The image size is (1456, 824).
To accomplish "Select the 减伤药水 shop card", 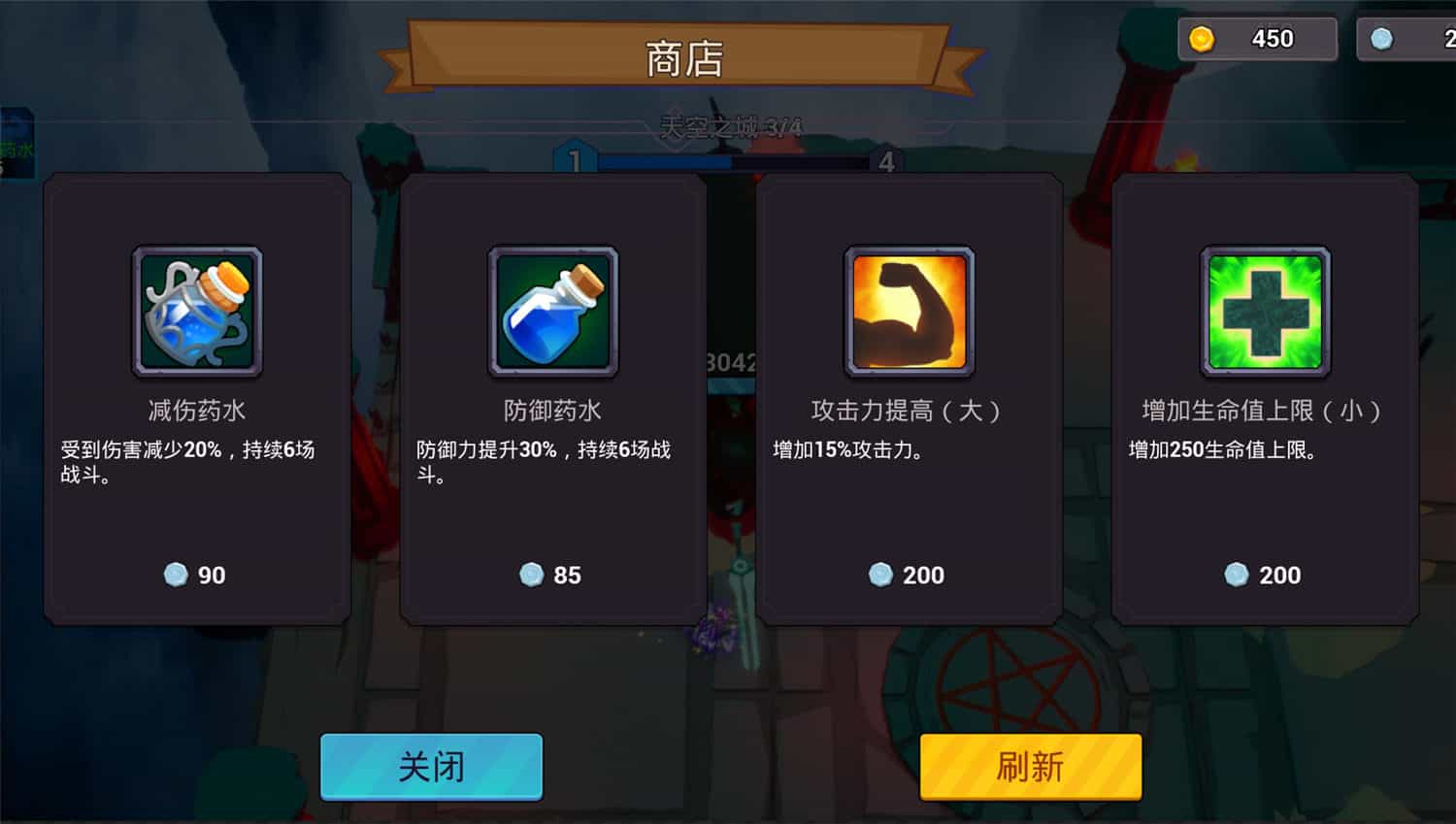I will point(196,398).
